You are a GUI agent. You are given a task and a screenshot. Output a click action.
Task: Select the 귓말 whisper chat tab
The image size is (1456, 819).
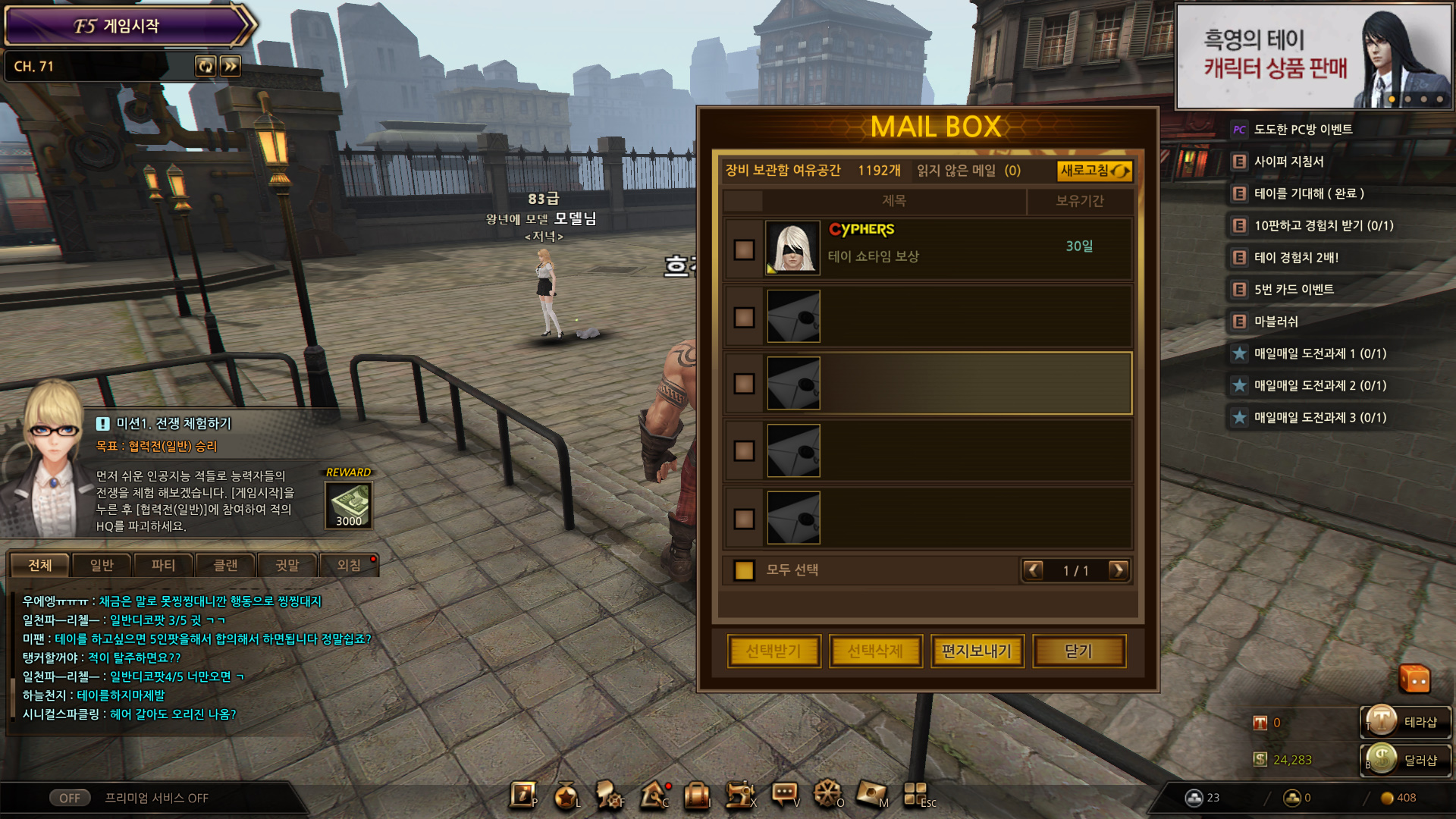pos(287,565)
